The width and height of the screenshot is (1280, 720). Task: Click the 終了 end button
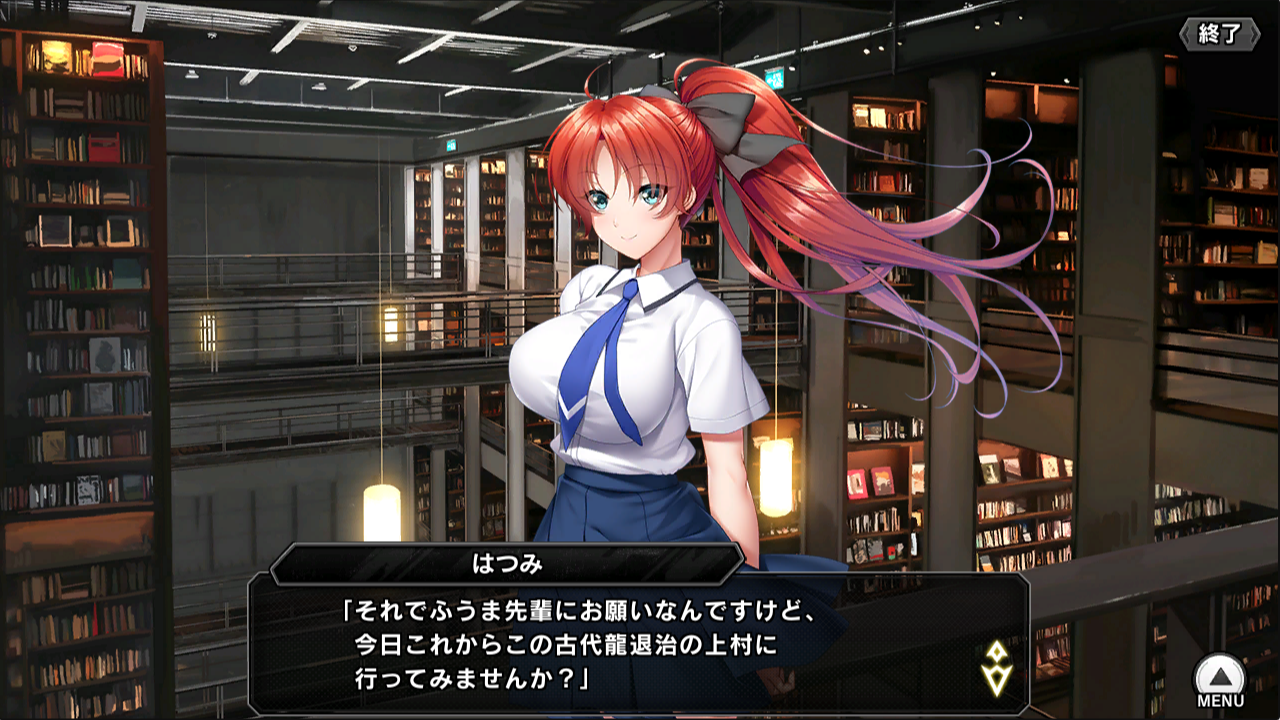1220,34
